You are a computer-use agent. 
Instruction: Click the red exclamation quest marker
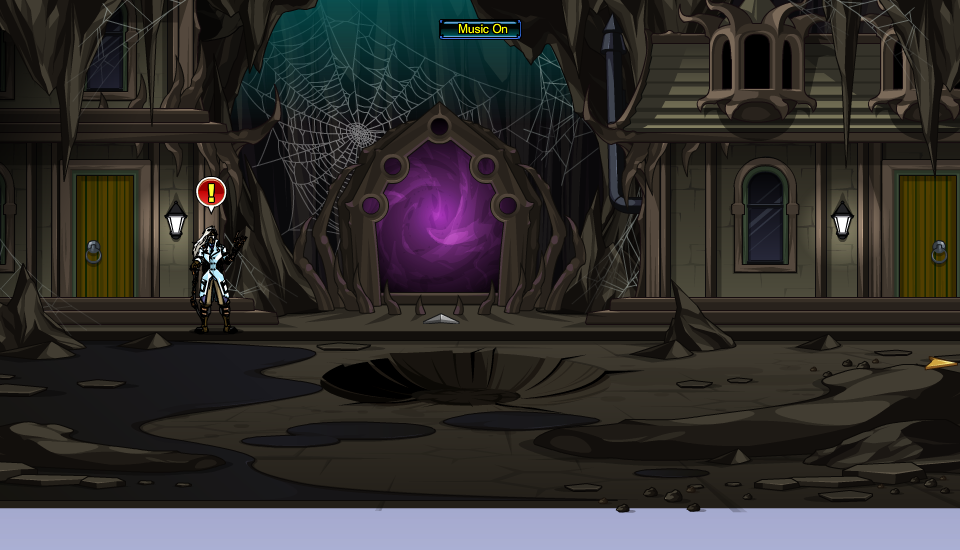click(211, 192)
